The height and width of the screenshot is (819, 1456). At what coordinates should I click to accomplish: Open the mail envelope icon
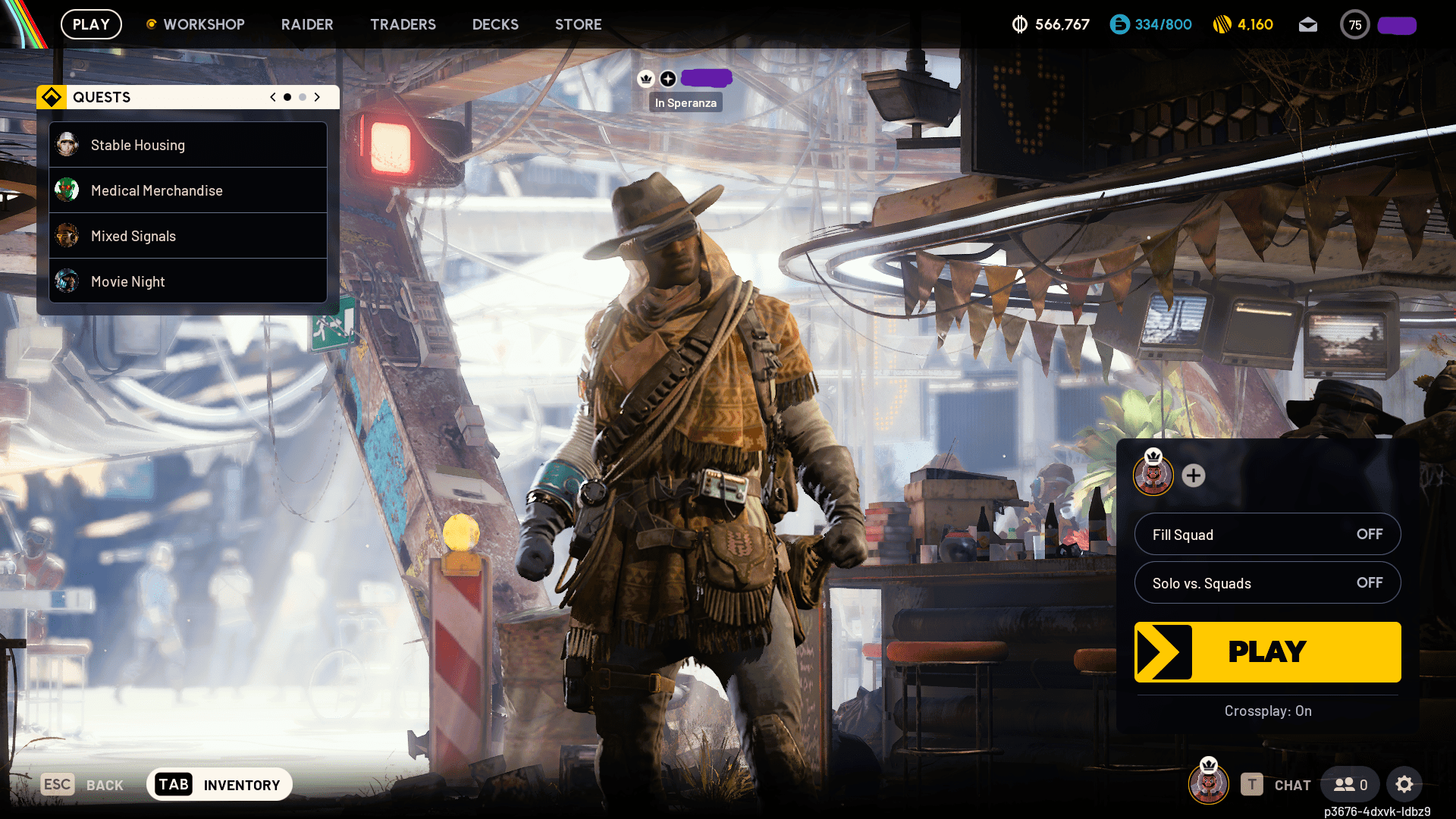pyautogui.click(x=1308, y=24)
